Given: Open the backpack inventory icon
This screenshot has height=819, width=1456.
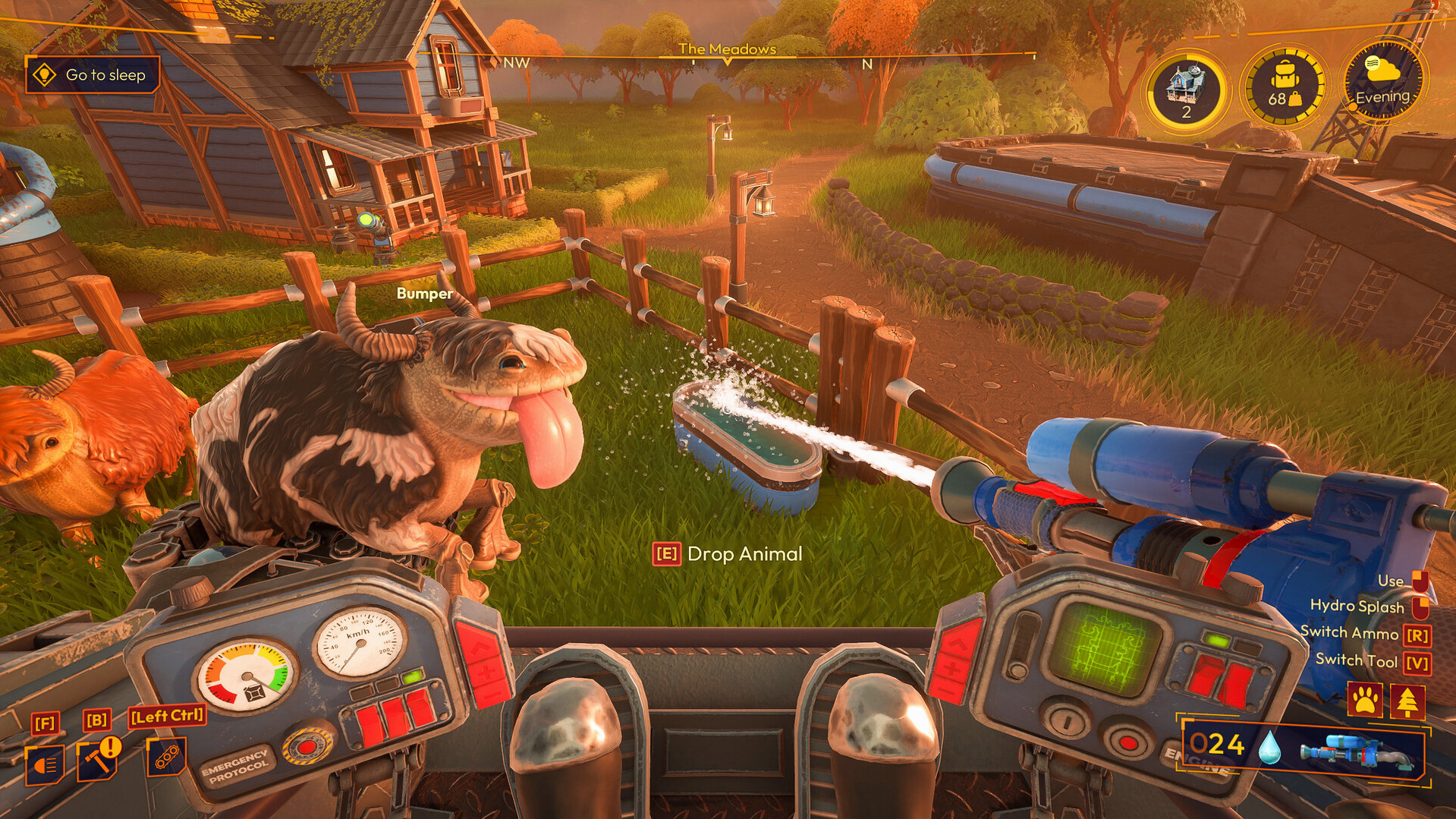Looking at the screenshot, I should click(x=1284, y=85).
